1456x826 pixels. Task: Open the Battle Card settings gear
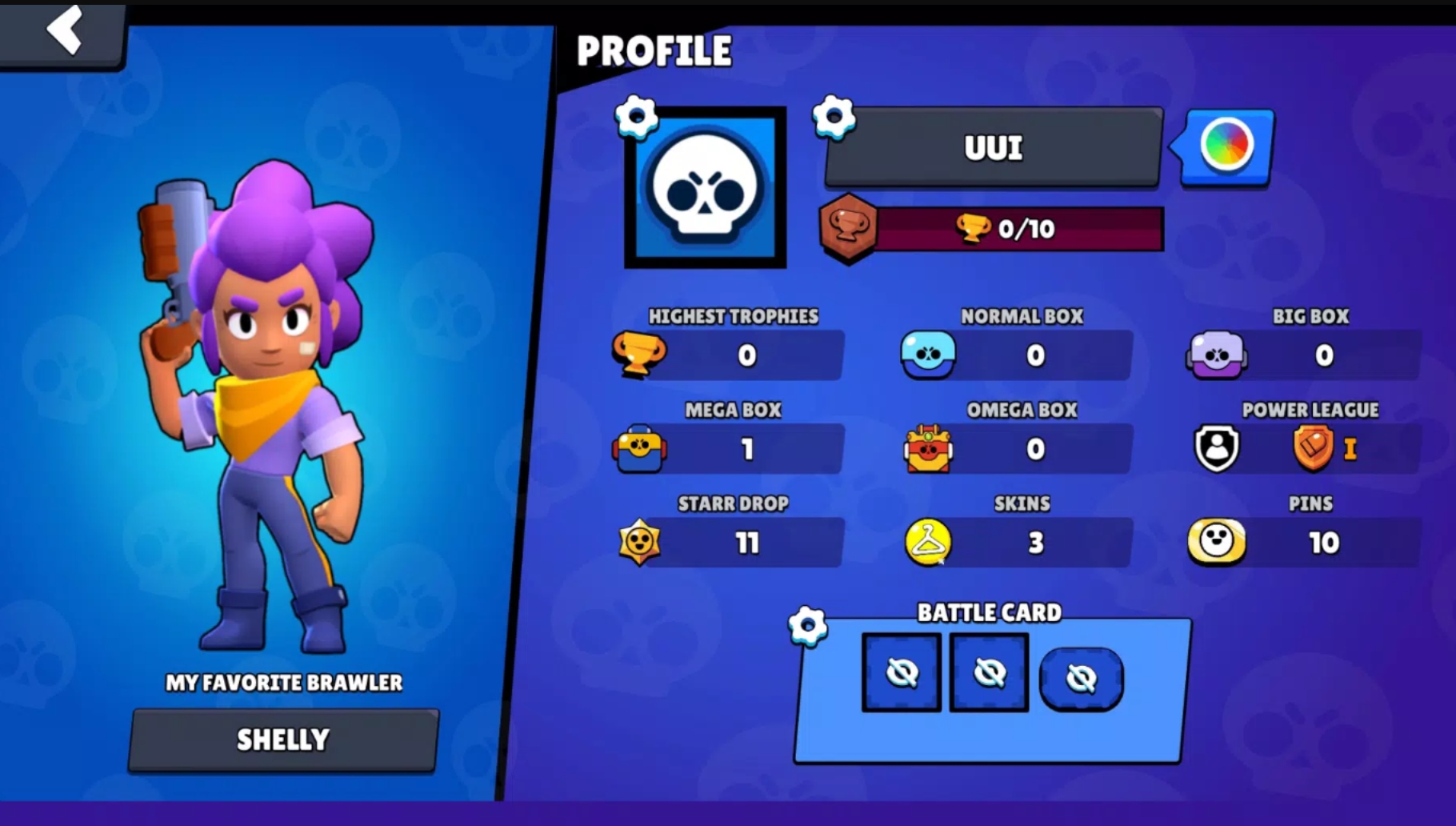pyautogui.click(x=807, y=625)
